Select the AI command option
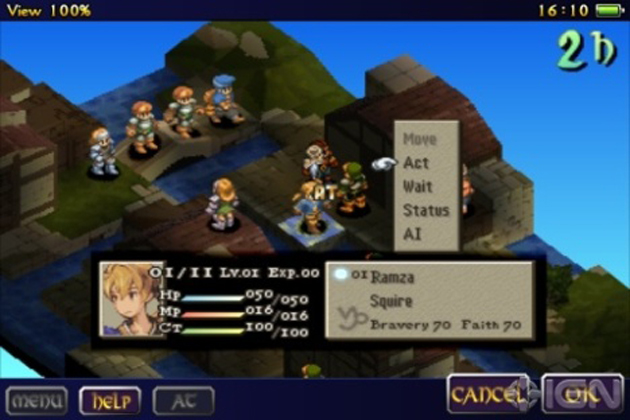Viewport: 630px width, 420px height. 412,233
